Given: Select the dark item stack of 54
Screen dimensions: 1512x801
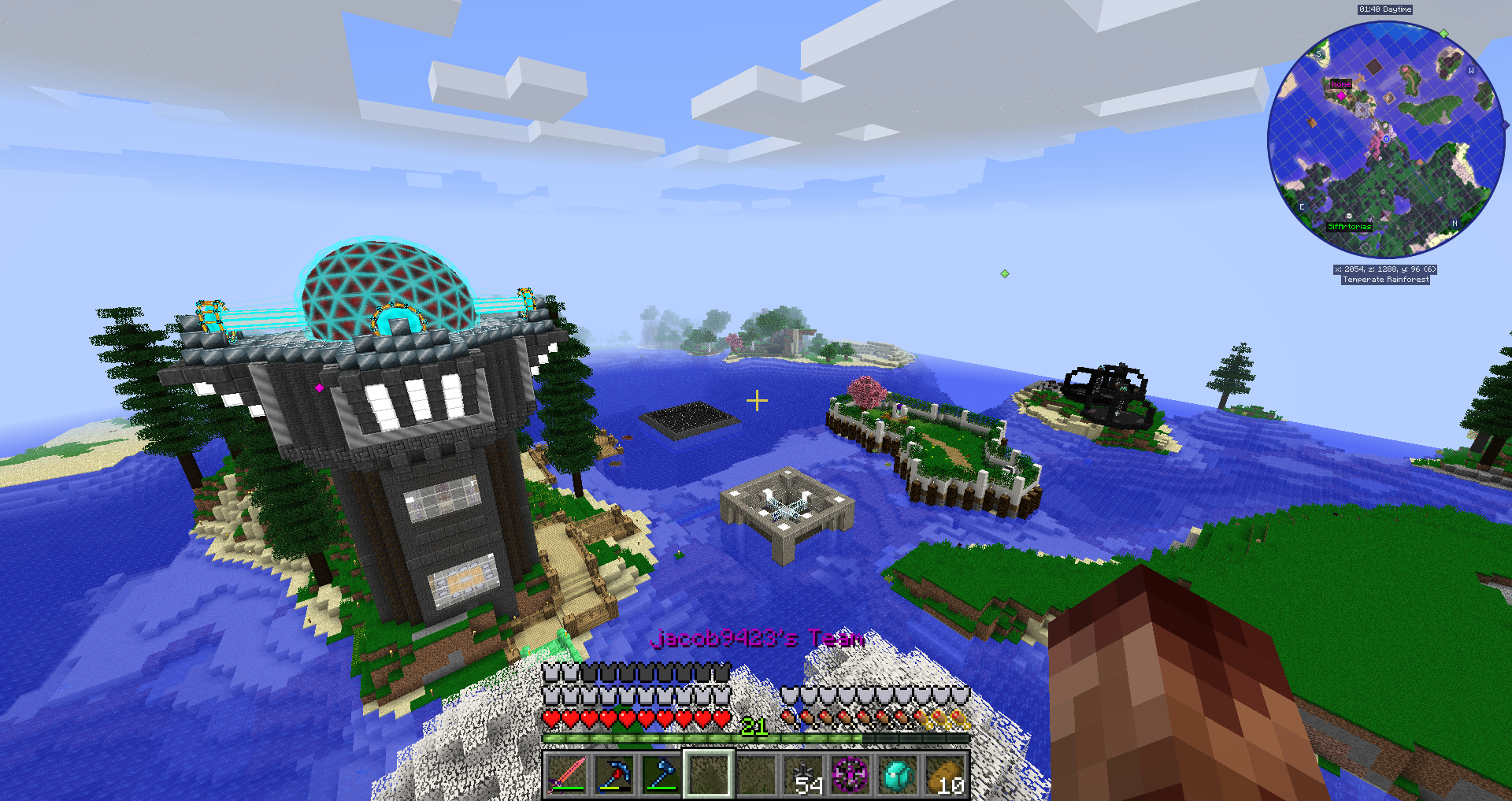Looking at the screenshot, I should (x=804, y=774).
